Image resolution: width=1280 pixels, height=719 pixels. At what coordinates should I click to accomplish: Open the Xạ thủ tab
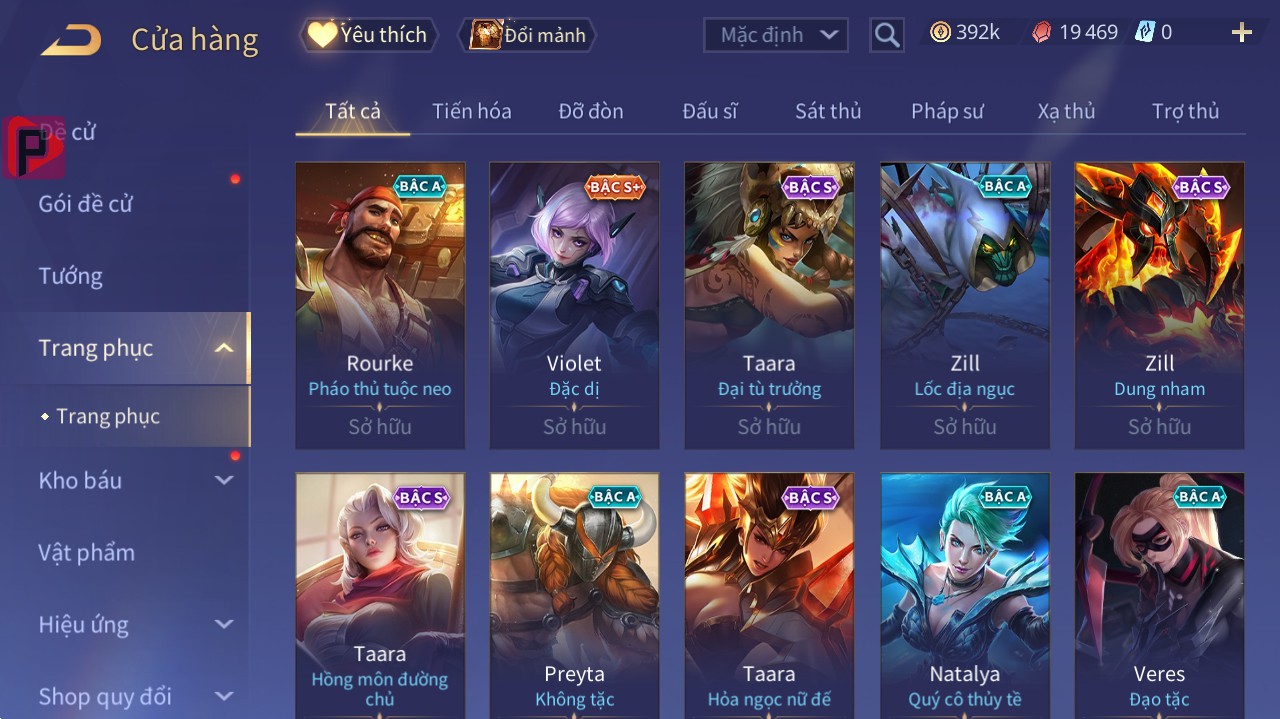pos(1066,111)
